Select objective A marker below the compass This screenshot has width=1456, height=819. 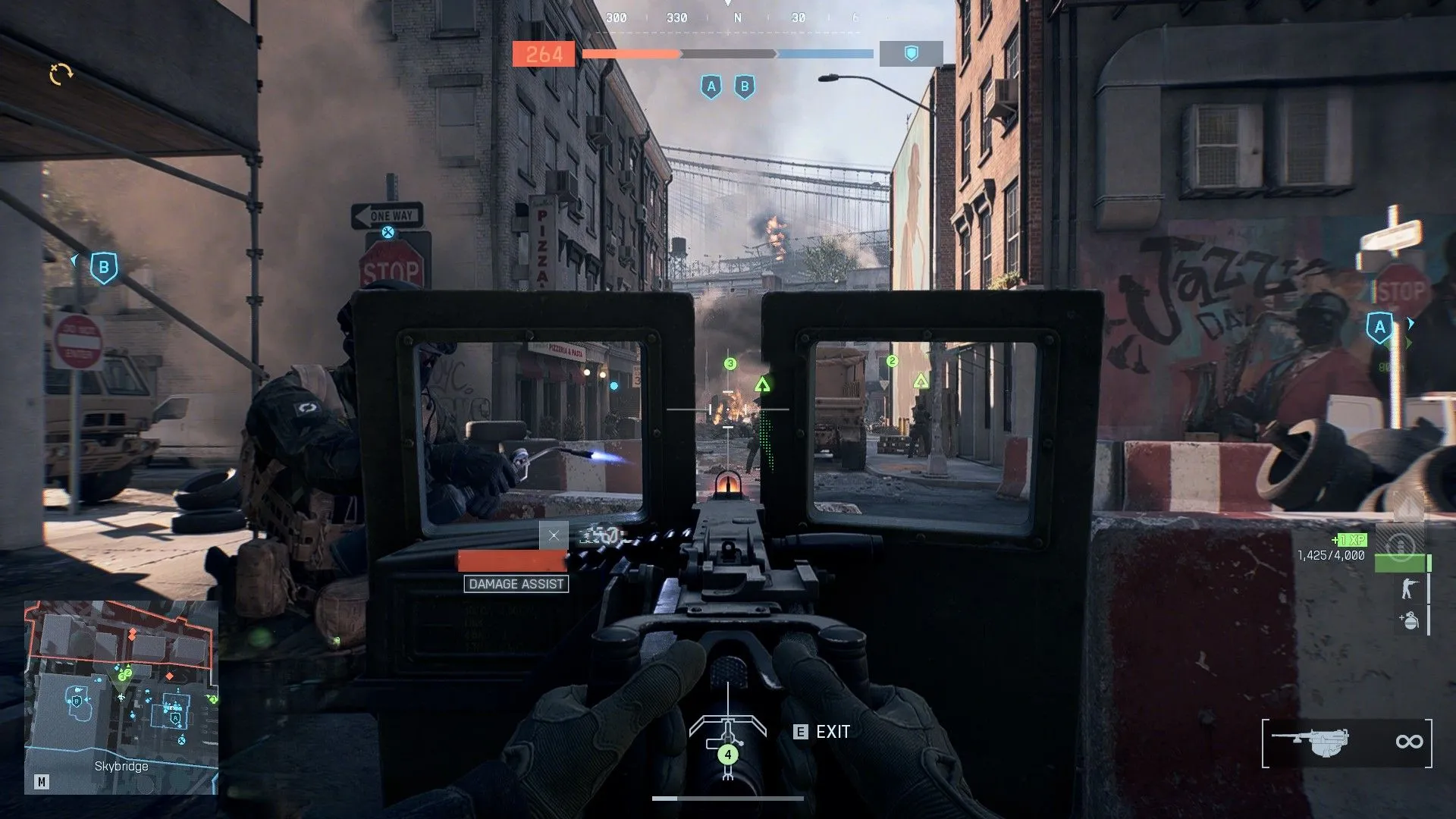(711, 87)
